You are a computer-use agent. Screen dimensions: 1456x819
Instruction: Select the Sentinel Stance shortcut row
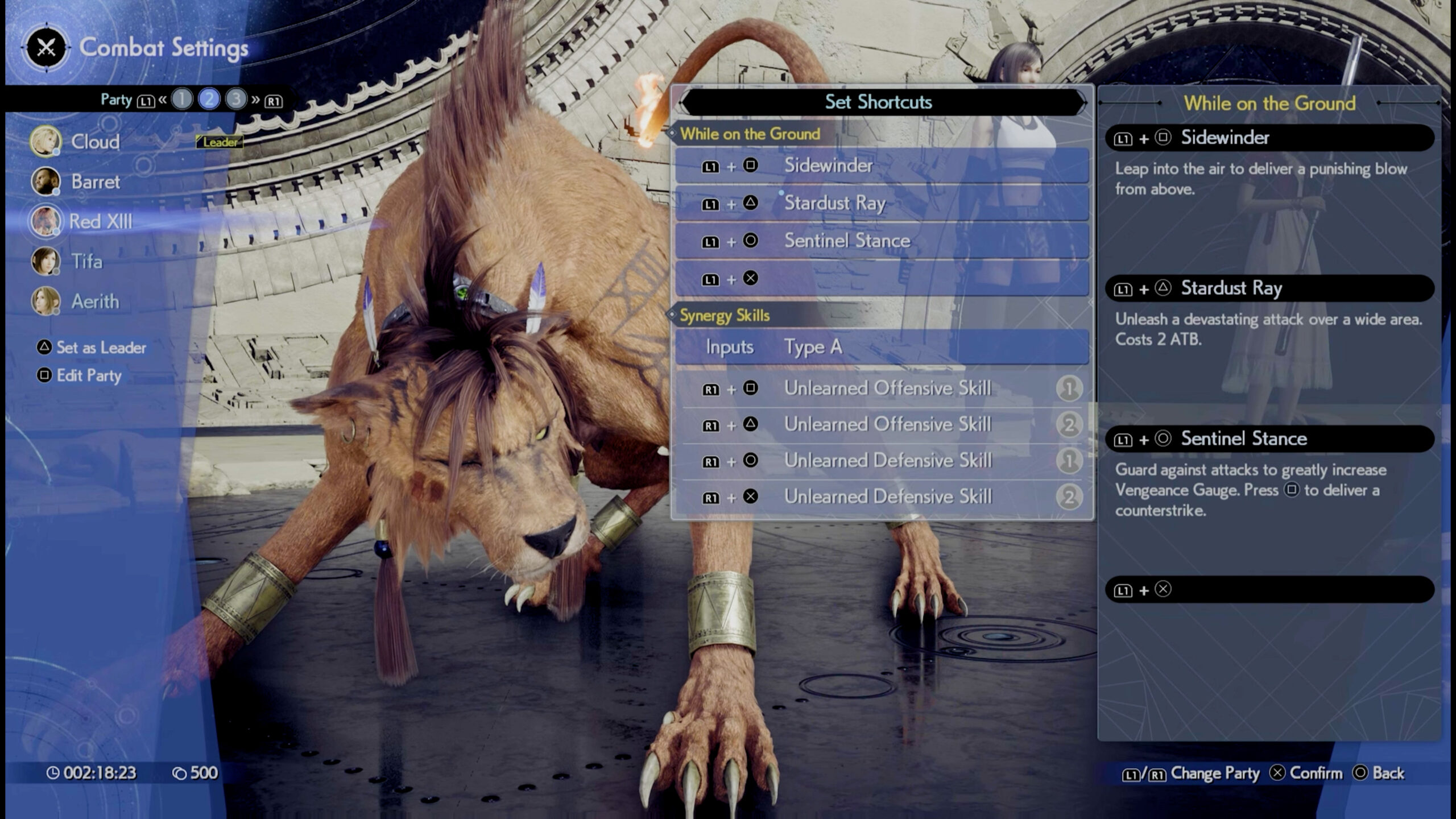[882, 241]
